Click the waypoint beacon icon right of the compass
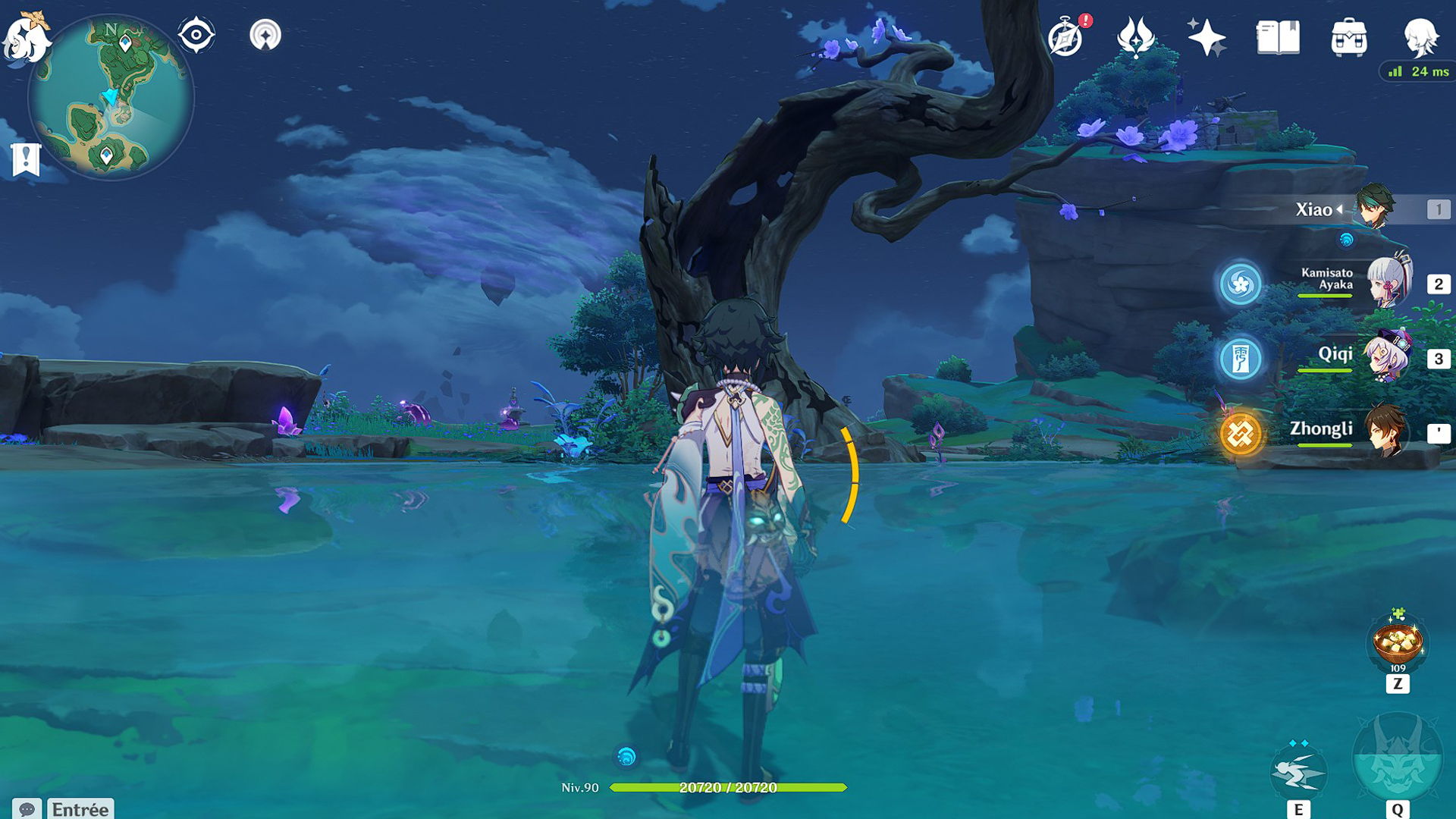This screenshot has width=1456, height=819. [x=265, y=33]
